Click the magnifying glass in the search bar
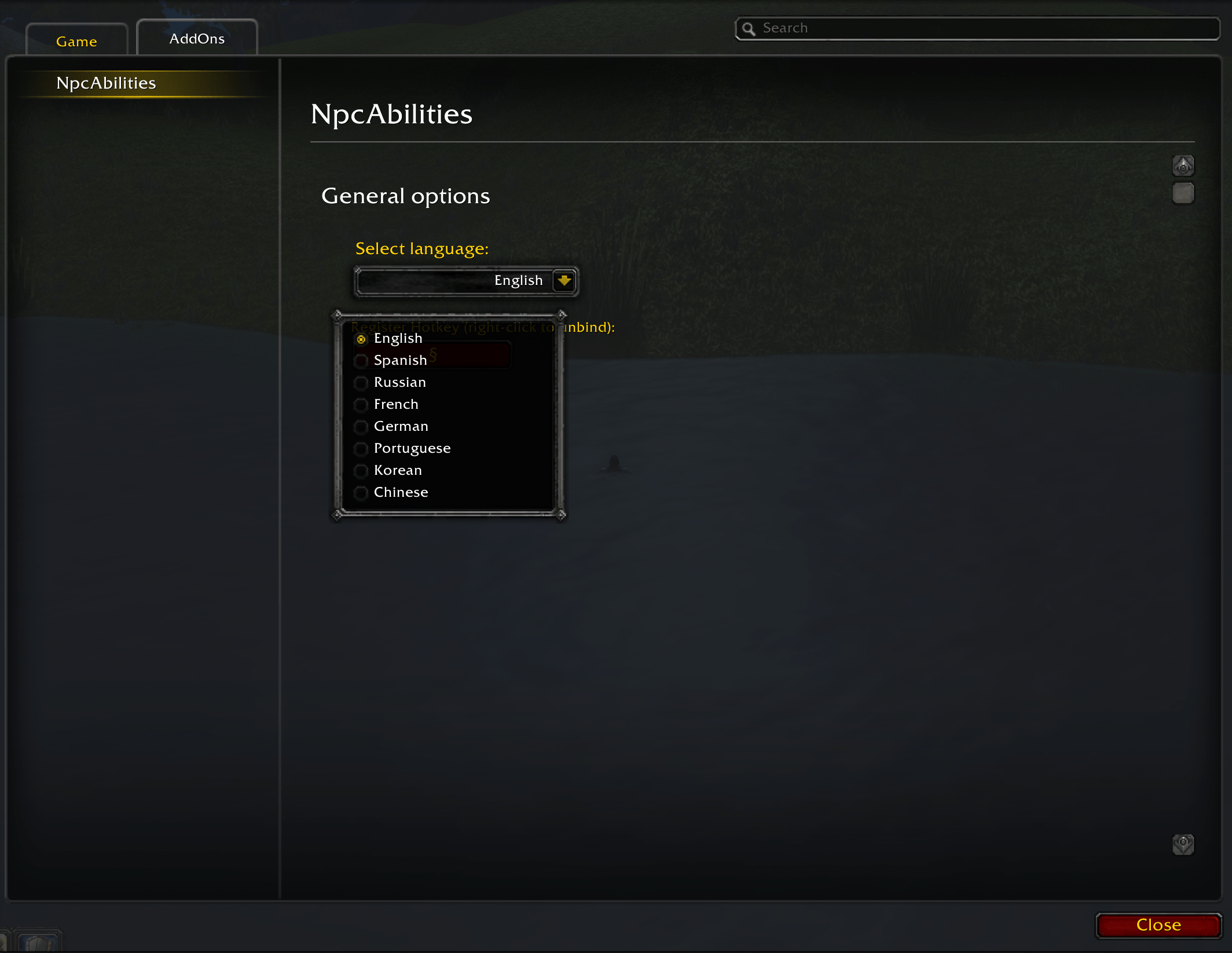Image resolution: width=1232 pixels, height=953 pixels. (x=750, y=28)
